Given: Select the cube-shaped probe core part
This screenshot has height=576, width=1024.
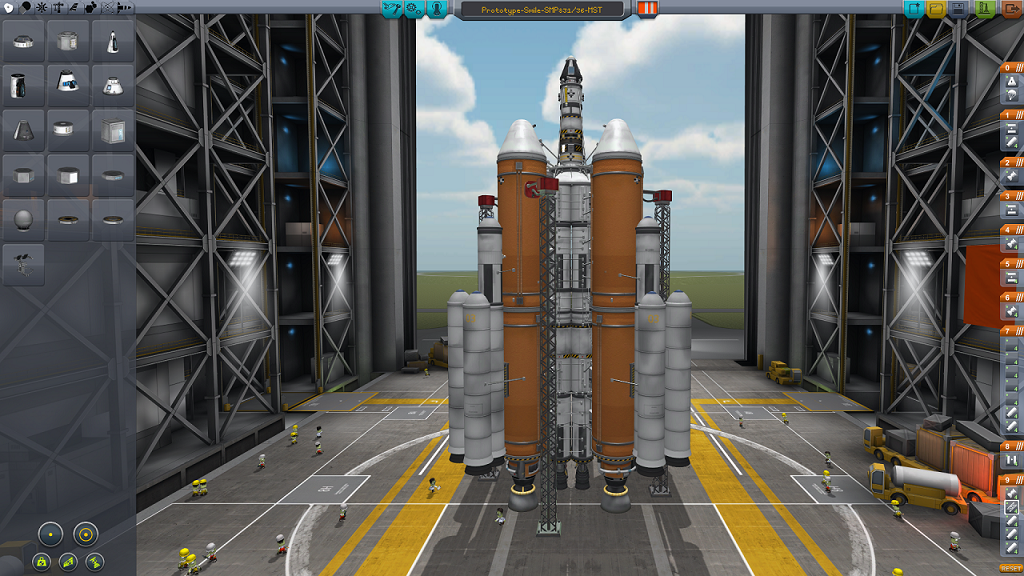Looking at the screenshot, I should click(113, 129).
